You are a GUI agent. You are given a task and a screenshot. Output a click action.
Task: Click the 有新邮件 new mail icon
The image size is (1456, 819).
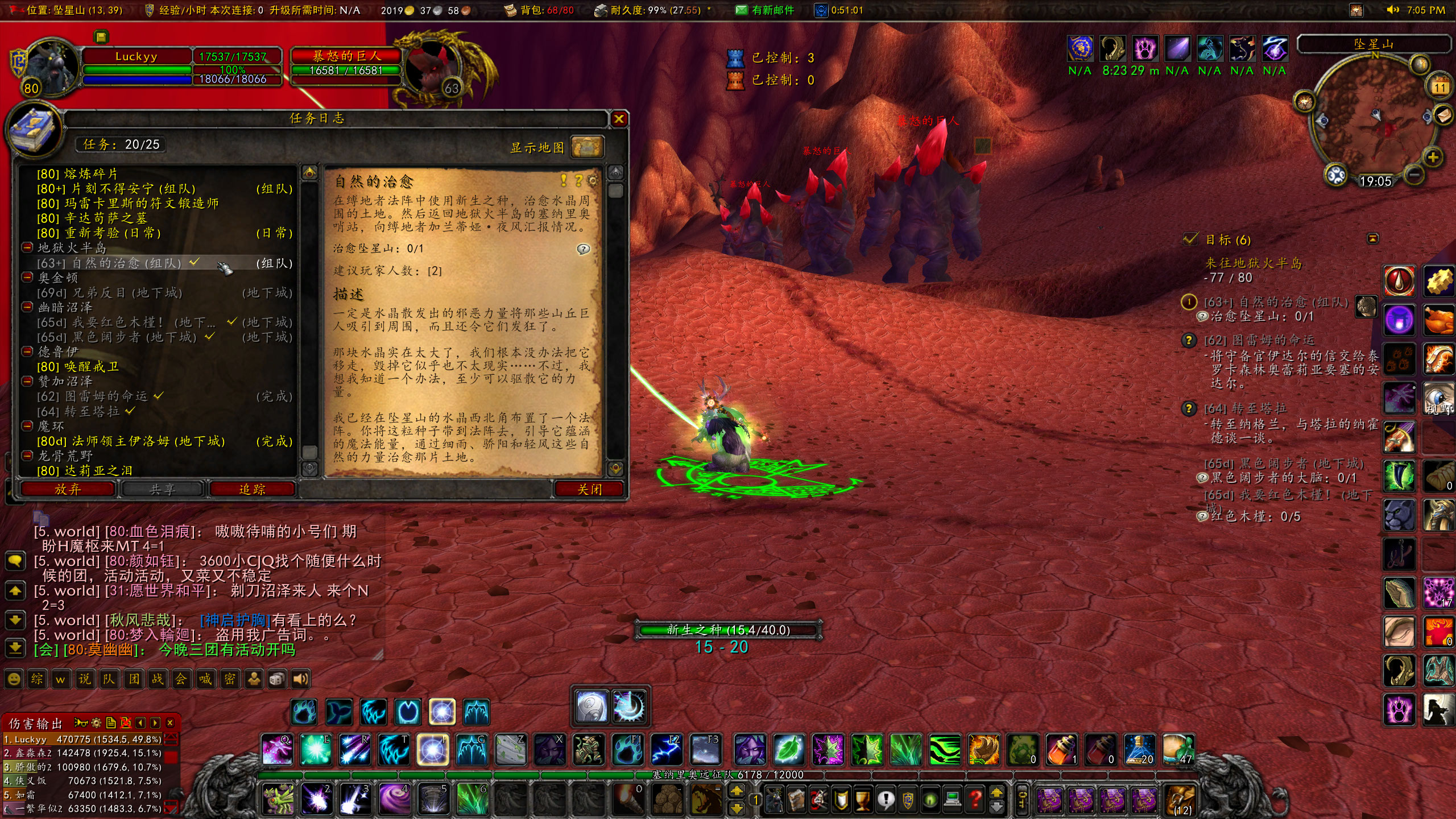click(x=741, y=10)
